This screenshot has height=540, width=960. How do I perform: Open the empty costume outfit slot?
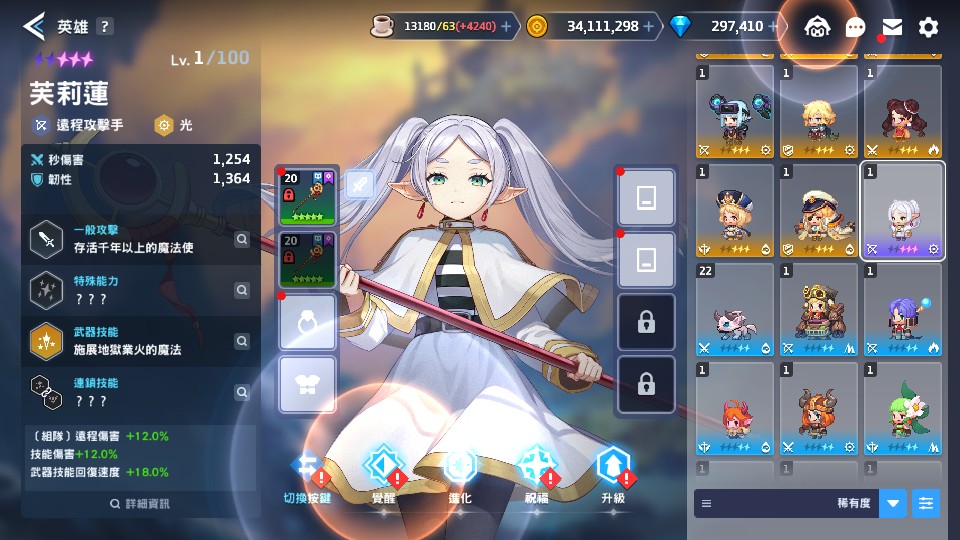pos(308,385)
